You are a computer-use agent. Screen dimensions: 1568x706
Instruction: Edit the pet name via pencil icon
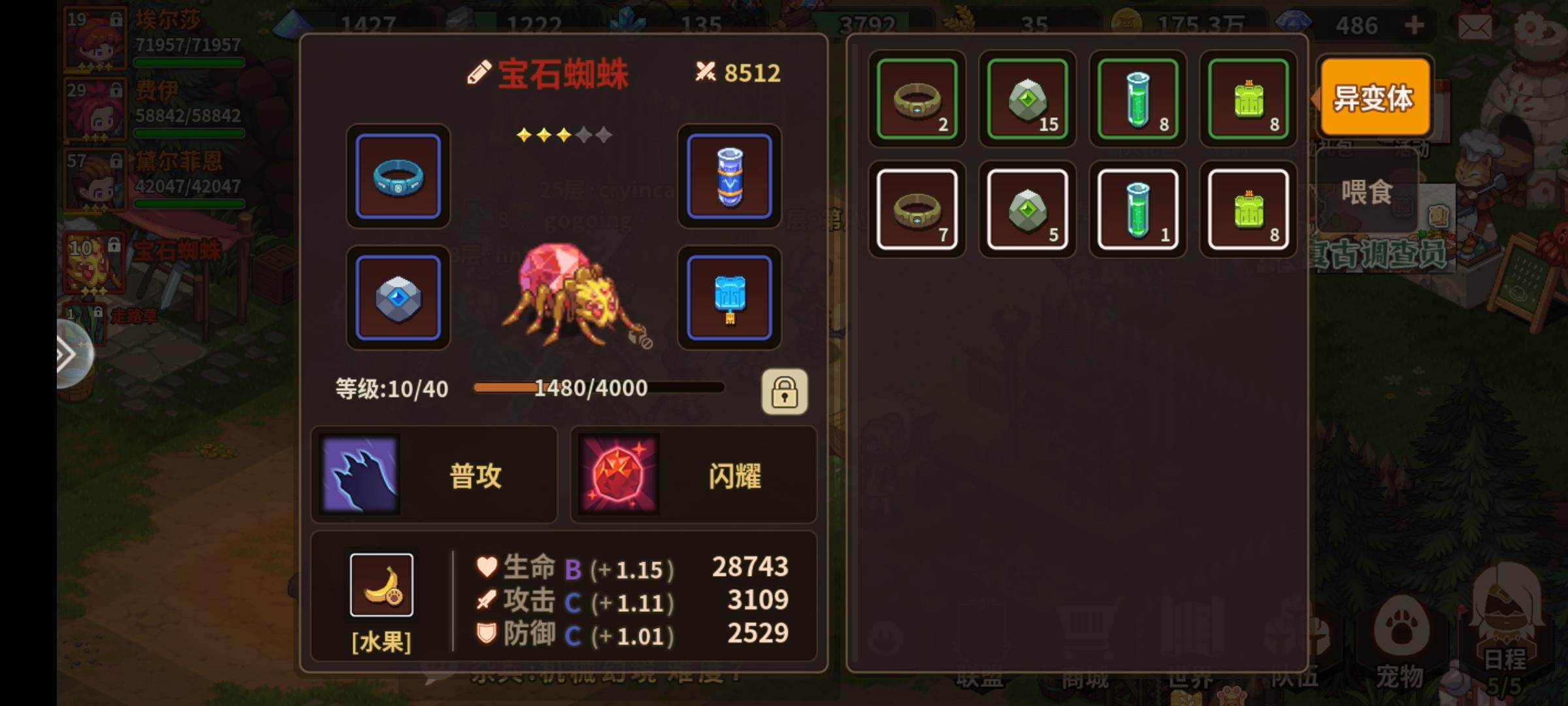[480, 72]
